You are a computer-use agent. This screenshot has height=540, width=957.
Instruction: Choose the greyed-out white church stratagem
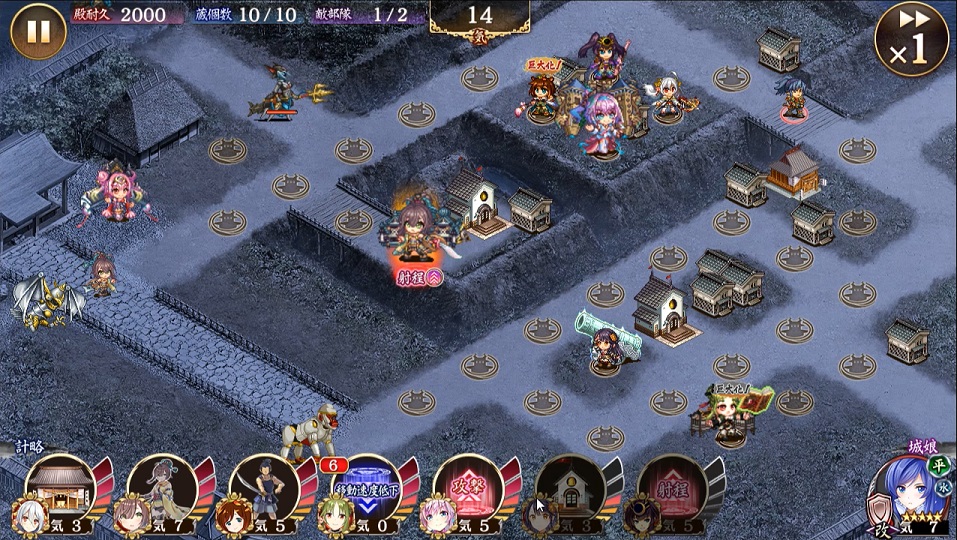pyautogui.click(x=570, y=489)
